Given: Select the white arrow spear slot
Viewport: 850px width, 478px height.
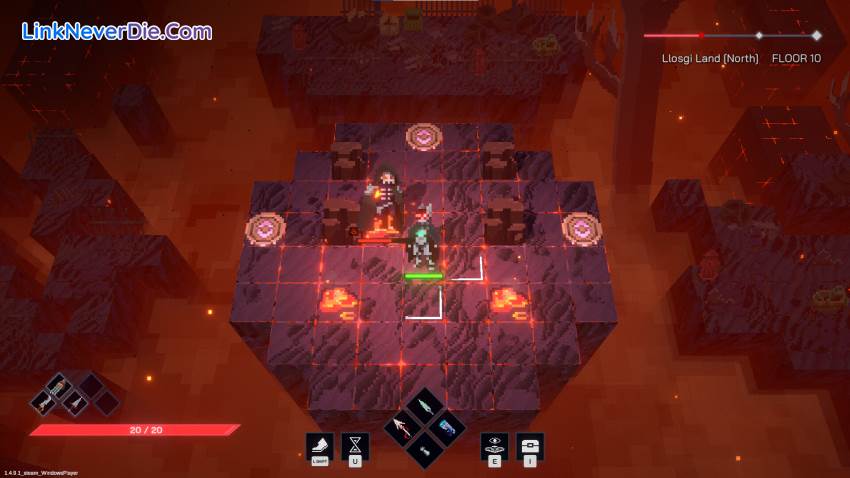Looking at the screenshot, I should (404, 428).
